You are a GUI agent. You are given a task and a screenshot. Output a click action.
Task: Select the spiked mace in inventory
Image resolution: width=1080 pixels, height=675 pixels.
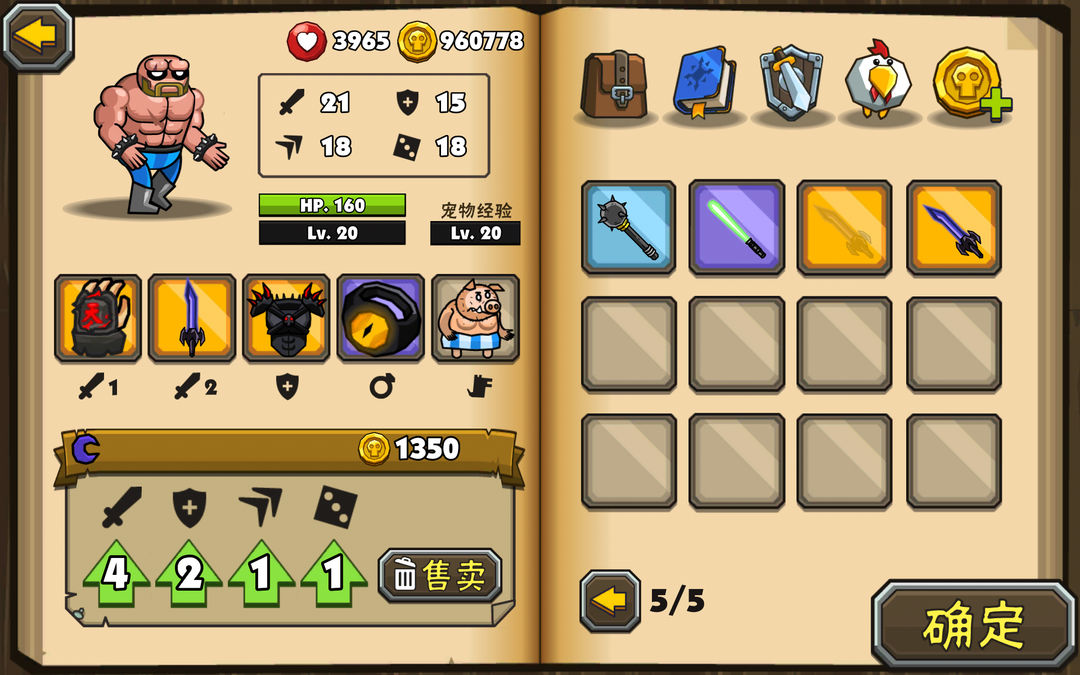point(628,227)
